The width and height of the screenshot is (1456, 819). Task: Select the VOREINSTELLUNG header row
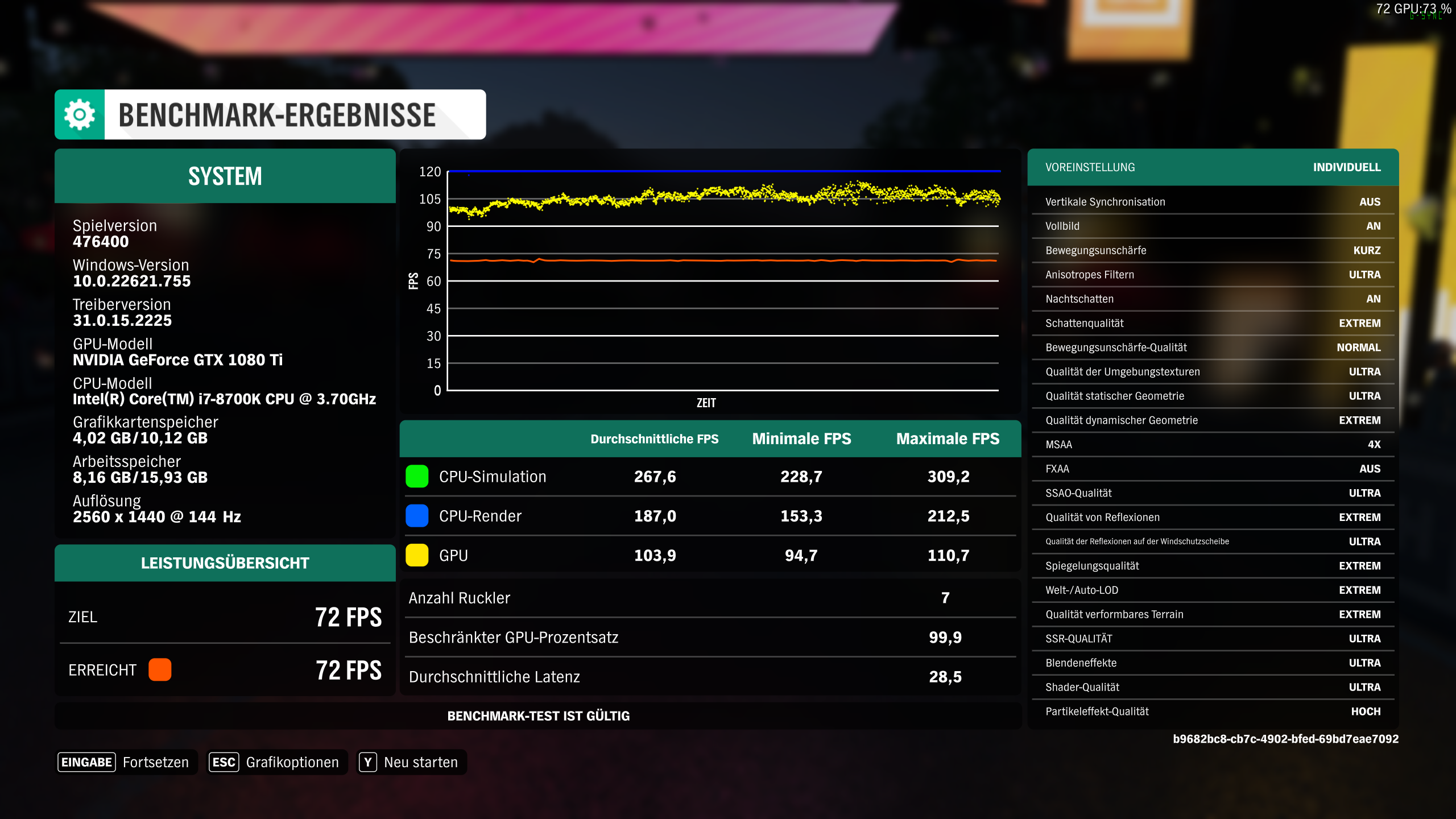(1211, 167)
